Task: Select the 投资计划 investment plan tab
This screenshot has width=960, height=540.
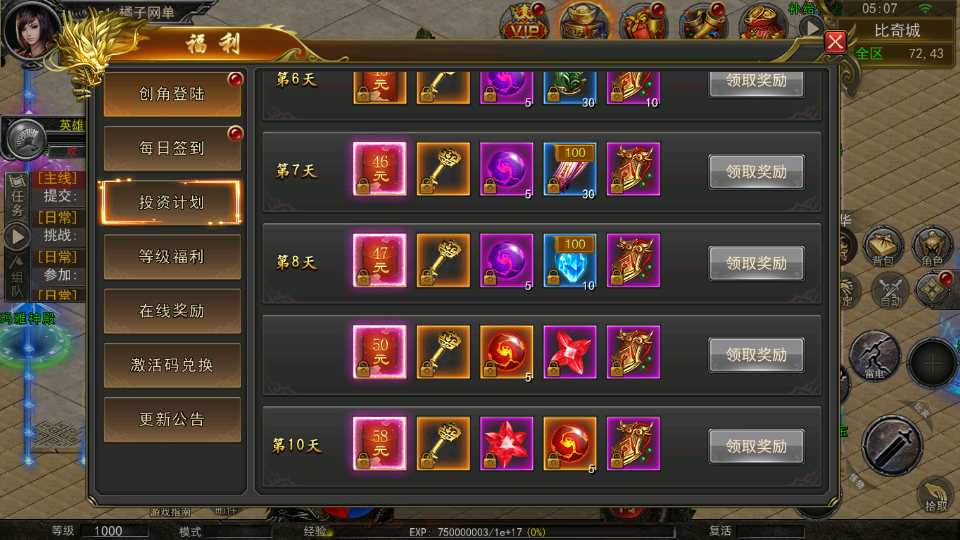Action: pyautogui.click(x=172, y=202)
